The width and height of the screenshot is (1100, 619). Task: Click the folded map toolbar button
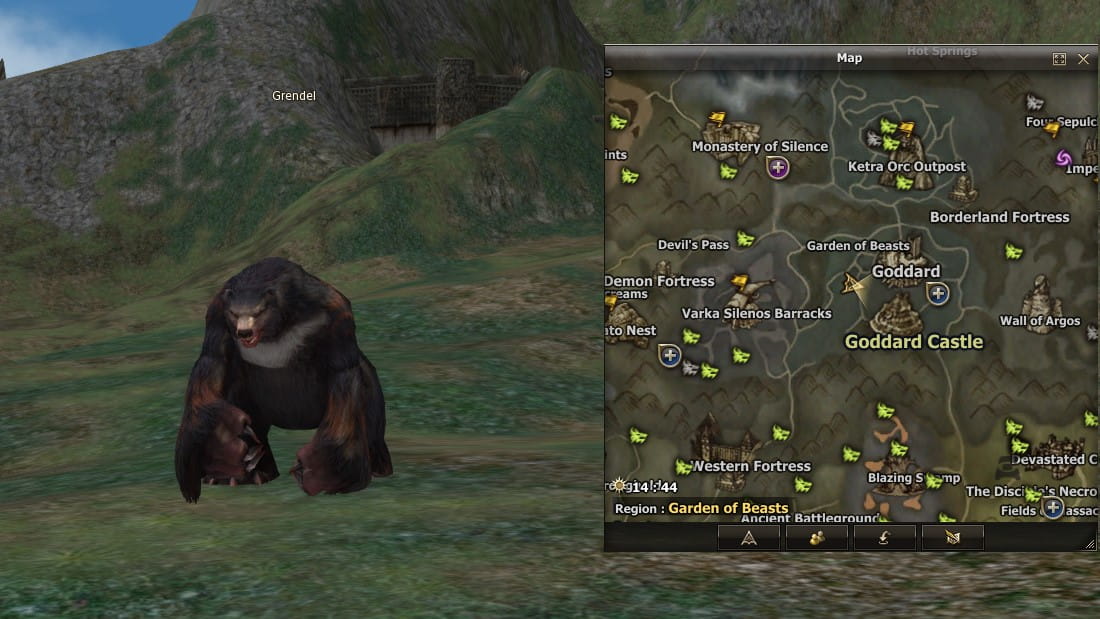point(952,538)
